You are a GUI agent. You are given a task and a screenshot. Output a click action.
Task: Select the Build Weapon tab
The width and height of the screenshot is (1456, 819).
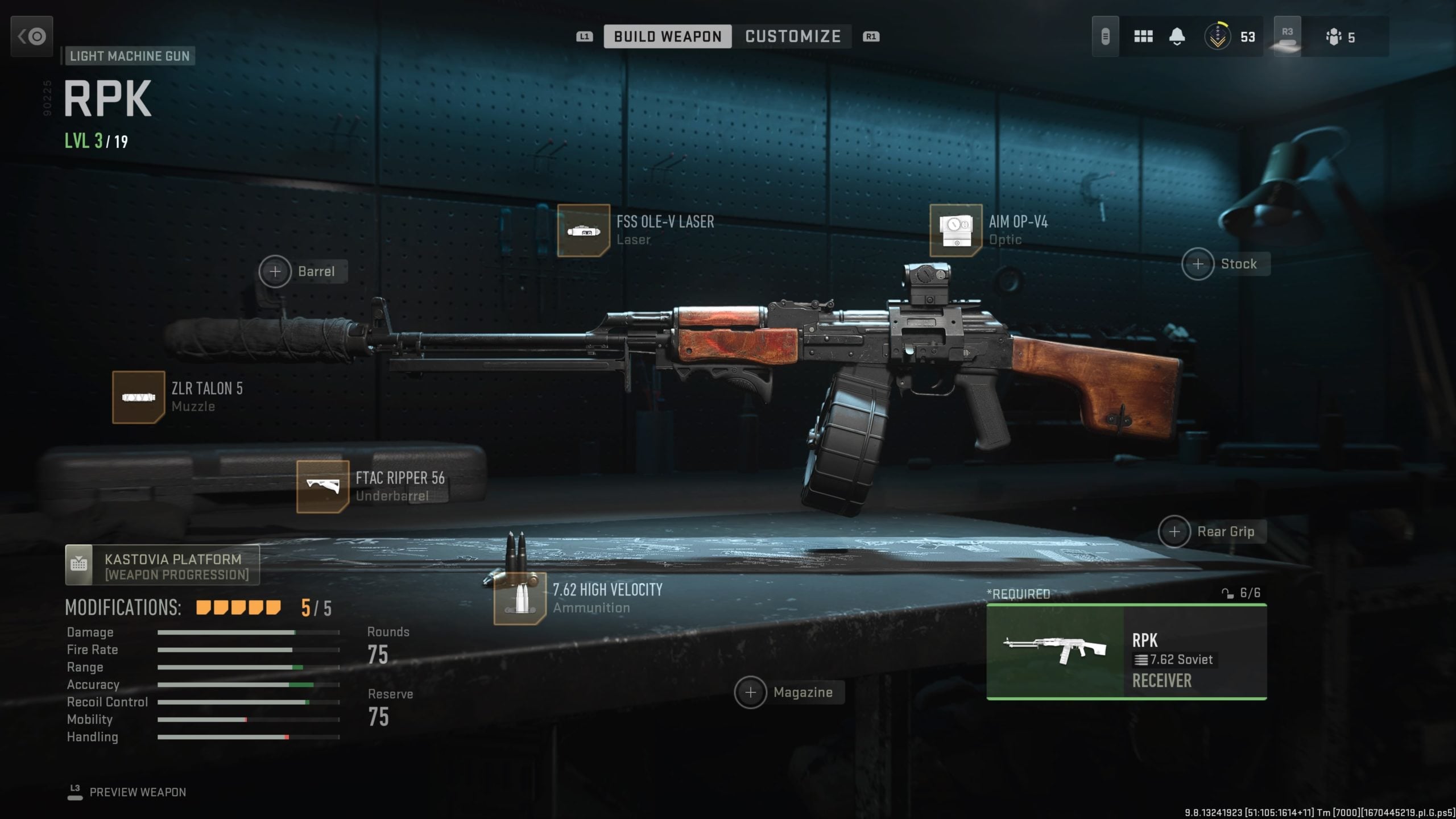tap(668, 36)
